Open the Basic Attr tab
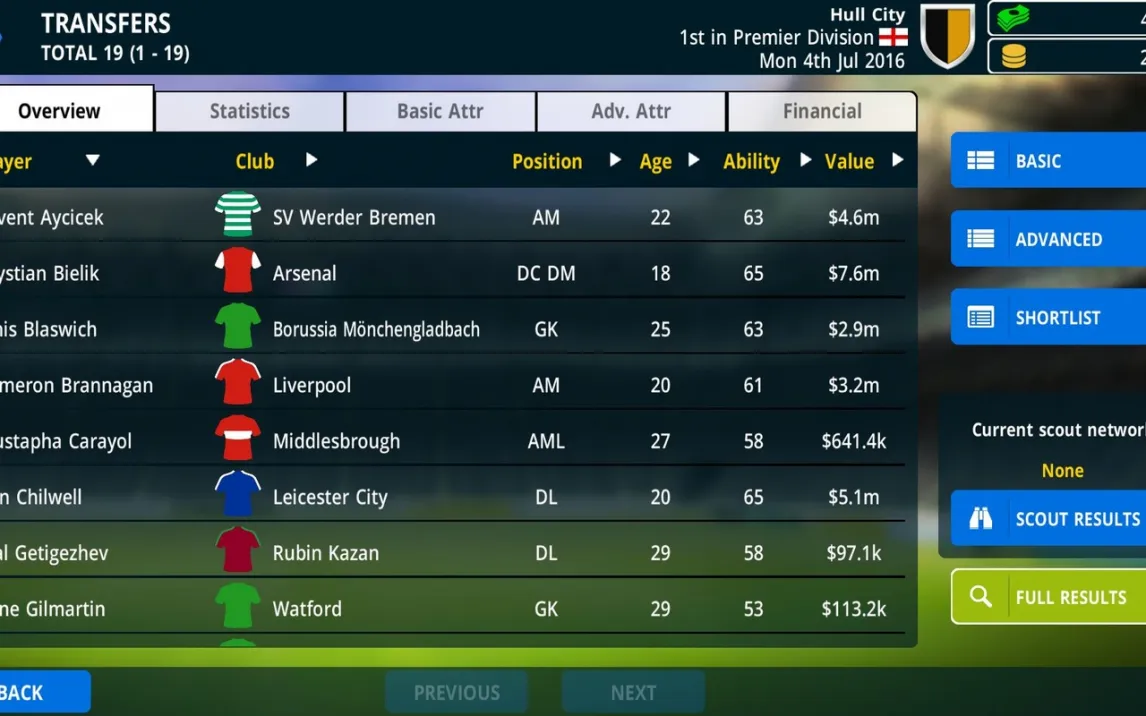Viewport: 1146px width, 716px height. click(440, 111)
